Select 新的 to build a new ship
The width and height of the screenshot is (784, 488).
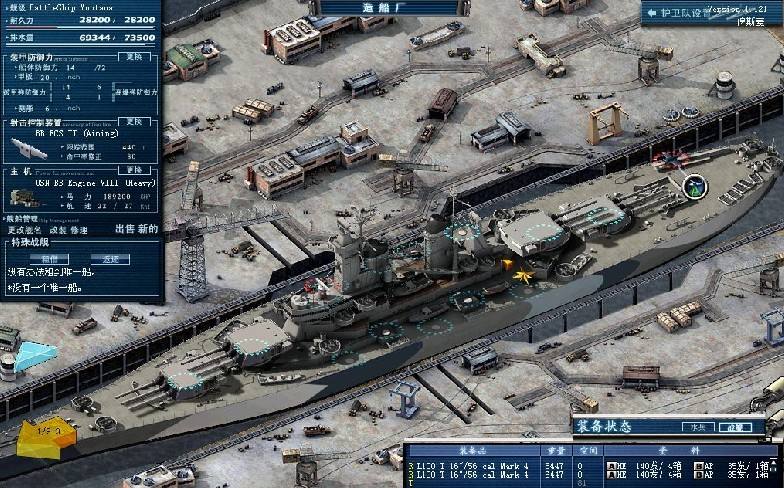pos(148,229)
